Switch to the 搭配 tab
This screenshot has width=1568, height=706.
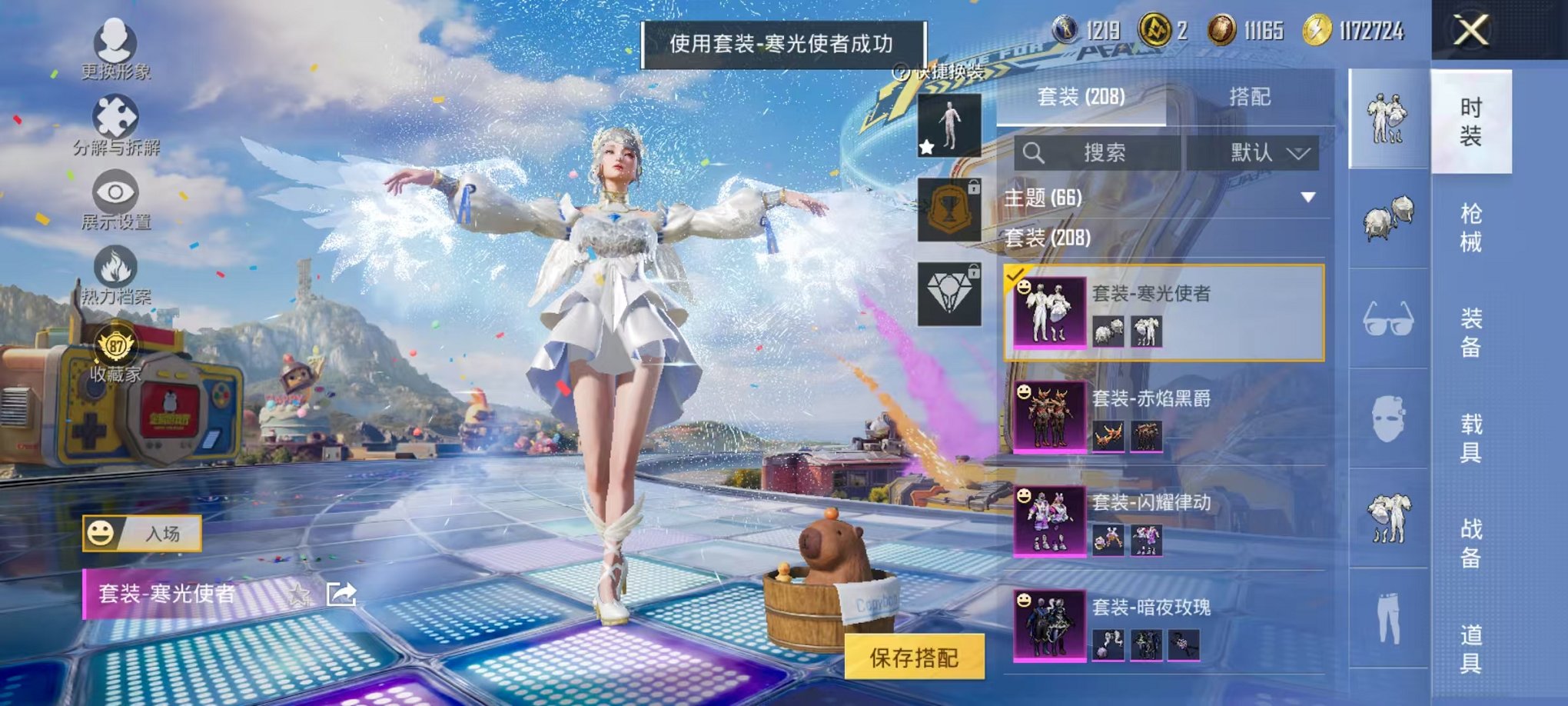(1251, 95)
